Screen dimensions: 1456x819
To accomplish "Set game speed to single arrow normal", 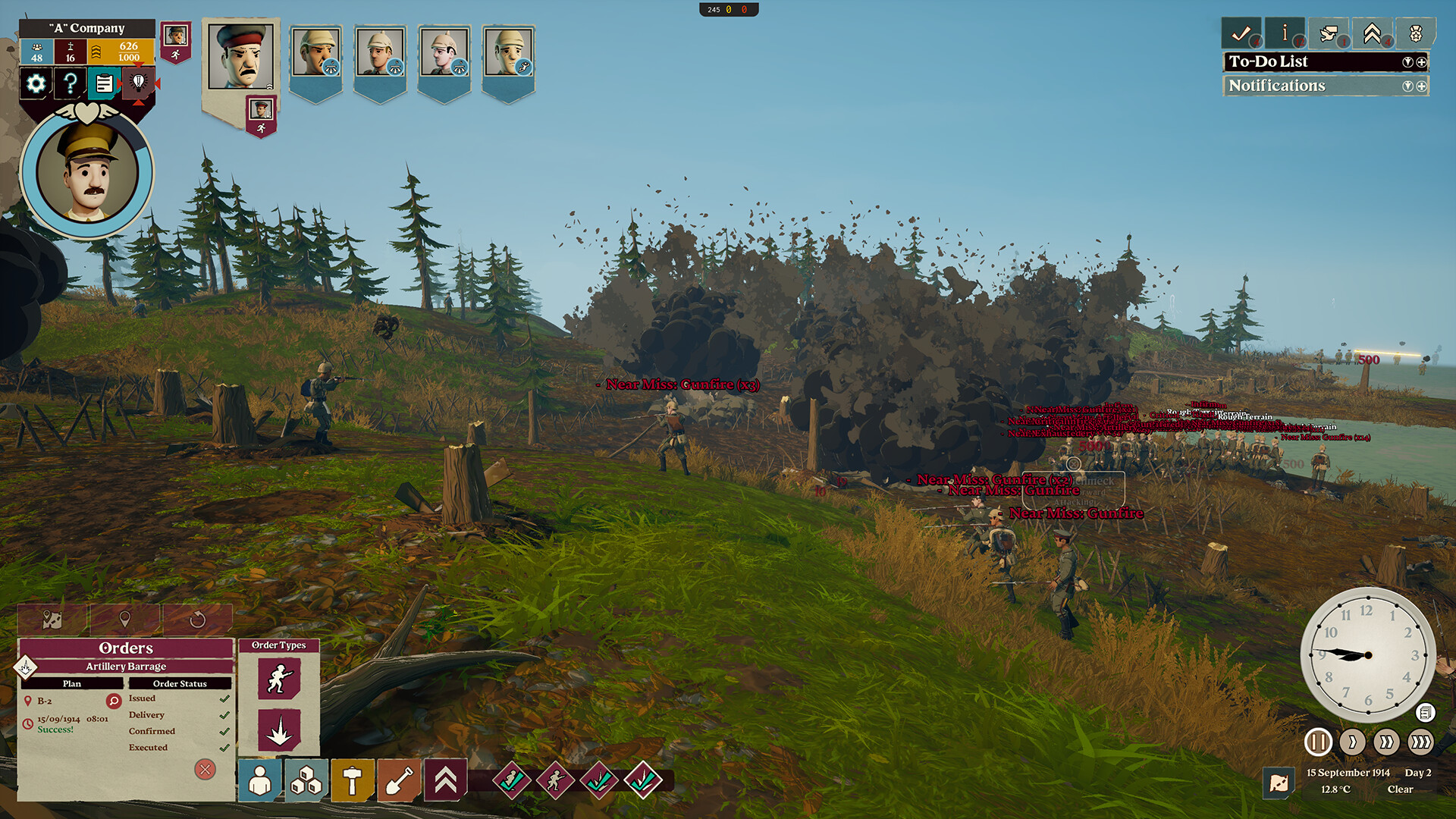I will pos(1352,742).
